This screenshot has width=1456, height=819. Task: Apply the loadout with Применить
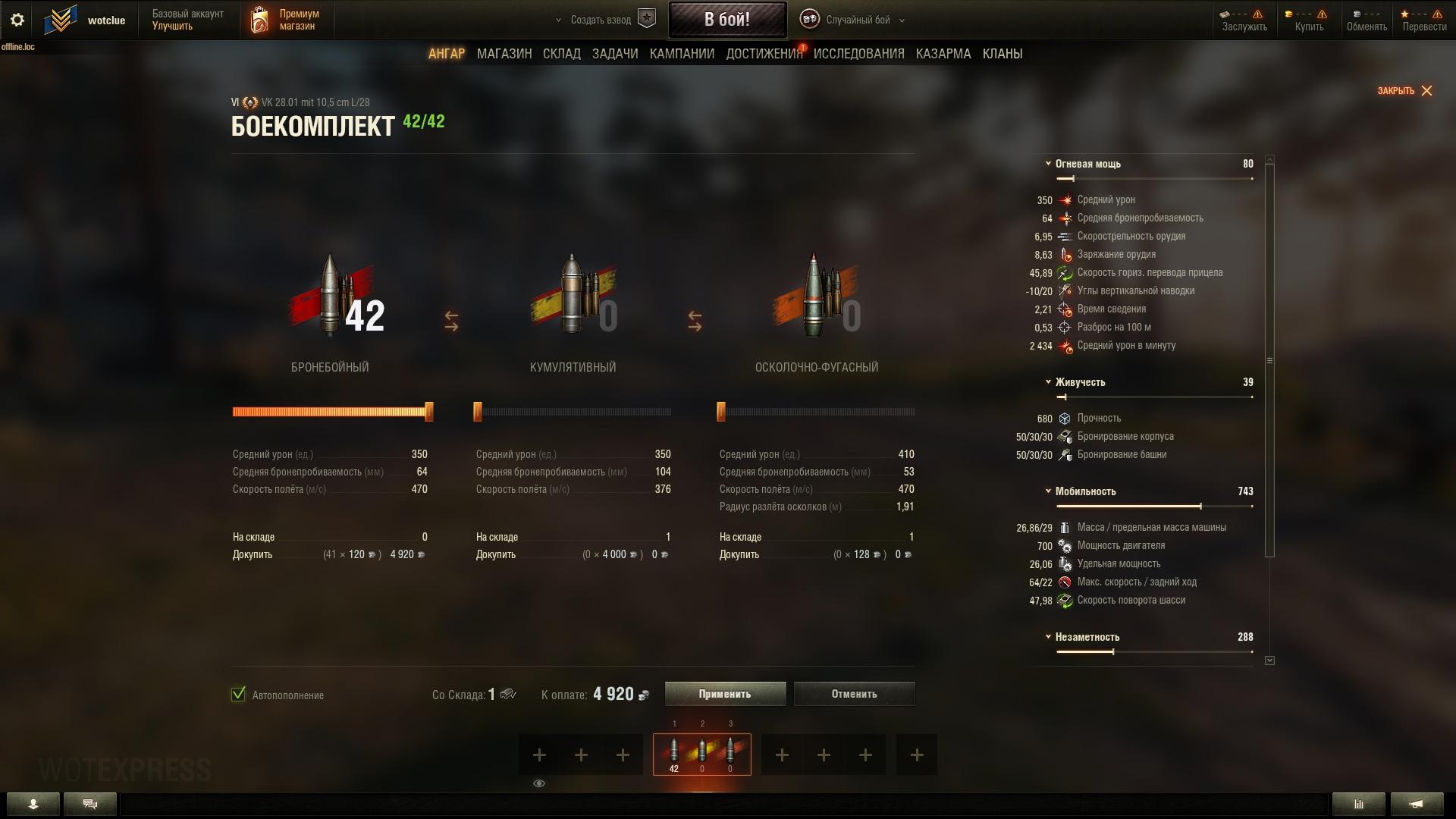click(x=725, y=694)
